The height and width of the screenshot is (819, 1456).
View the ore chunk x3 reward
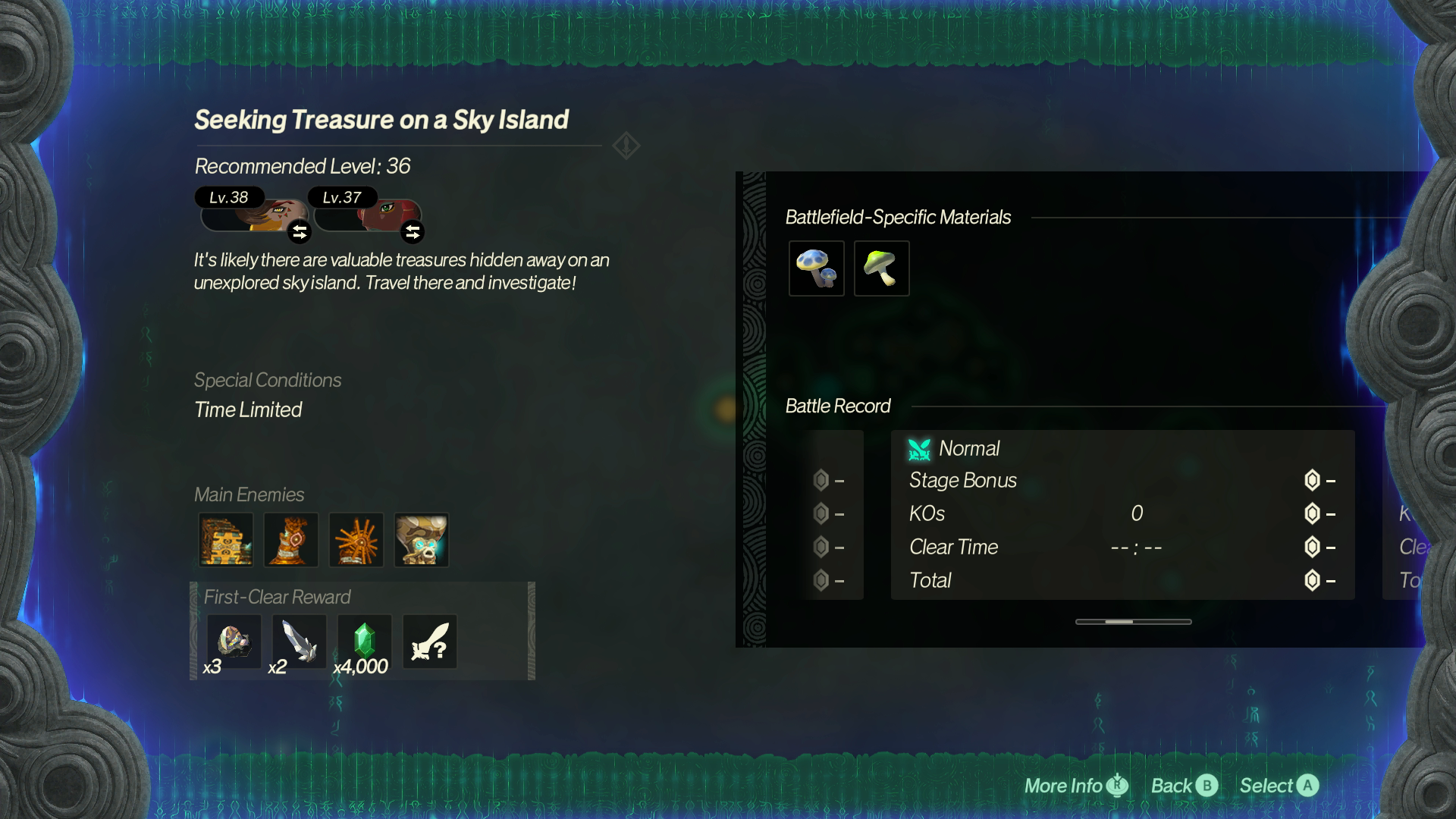[x=234, y=642]
